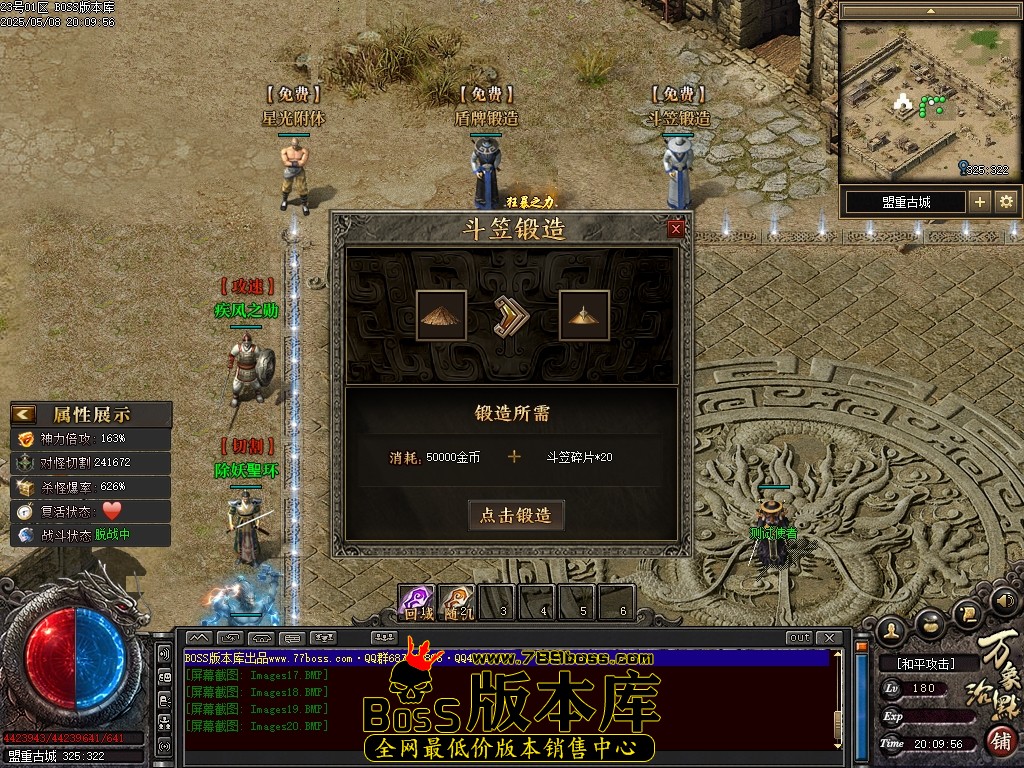Image resolution: width=1024 pixels, height=768 pixels.
Task: Select the source bamboo hat item slot
Action: click(441, 315)
